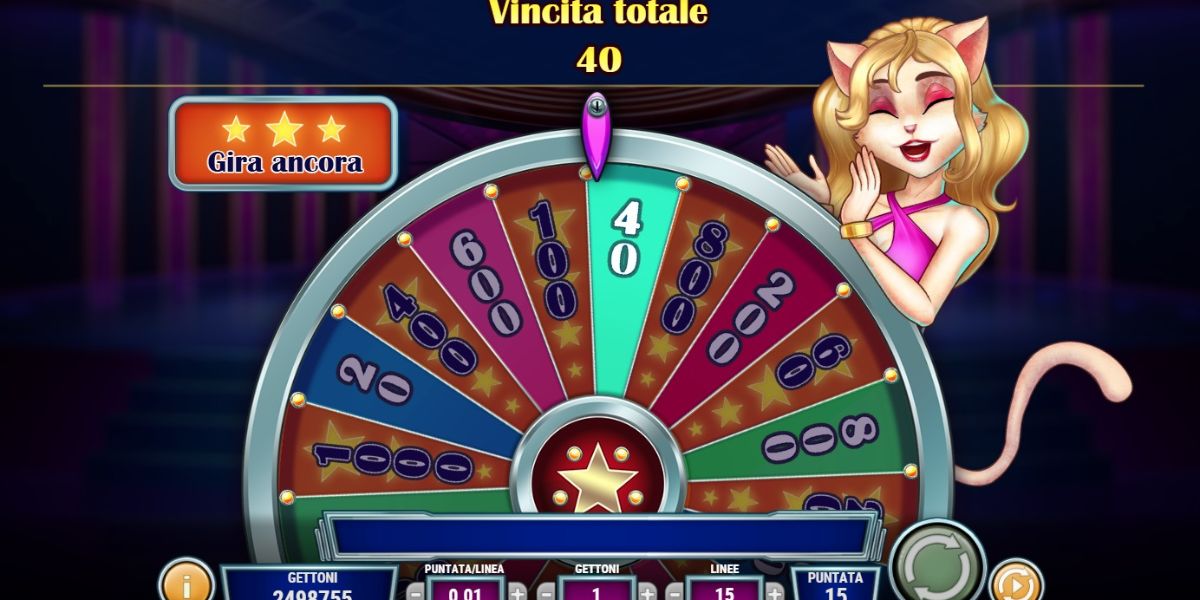The image size is (1200, 600).
Task: Reduce the number of Linee
Action: (x=675, y=591)
